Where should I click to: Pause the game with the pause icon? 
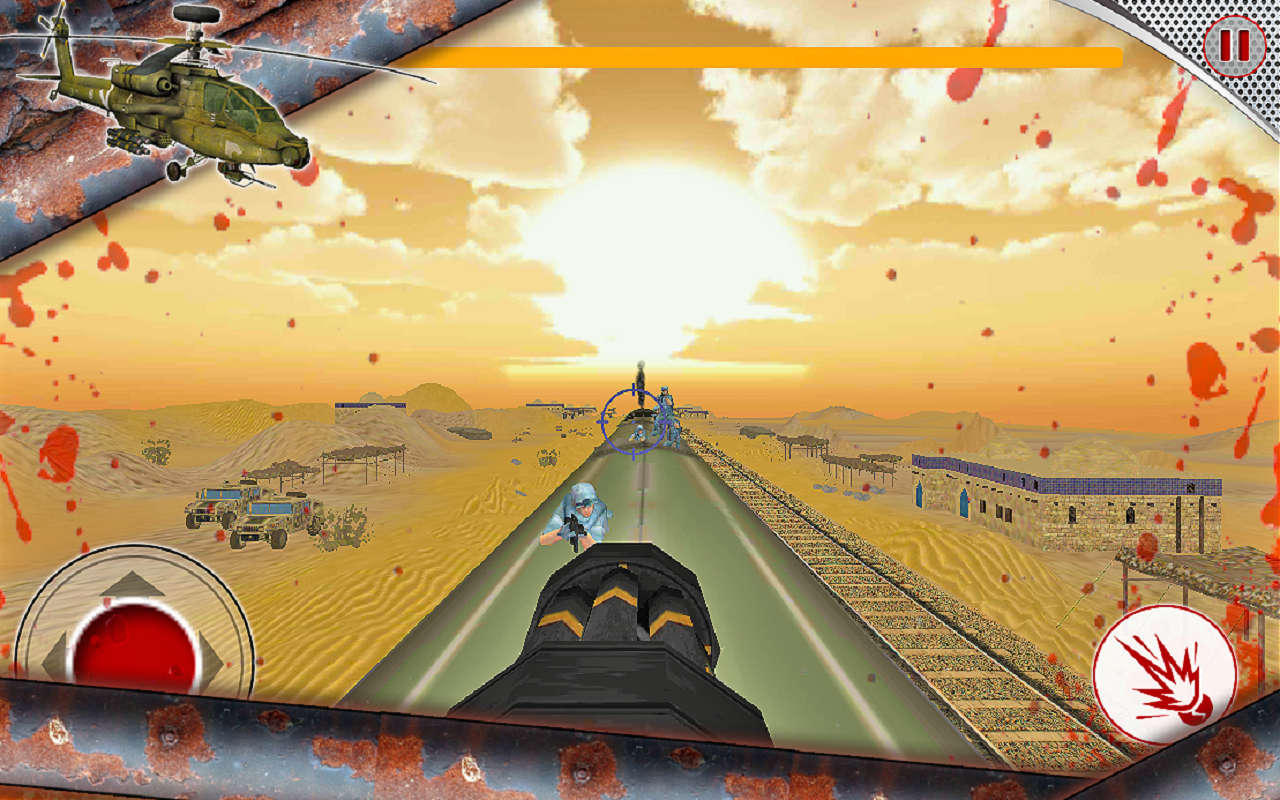click(1233, 45)
